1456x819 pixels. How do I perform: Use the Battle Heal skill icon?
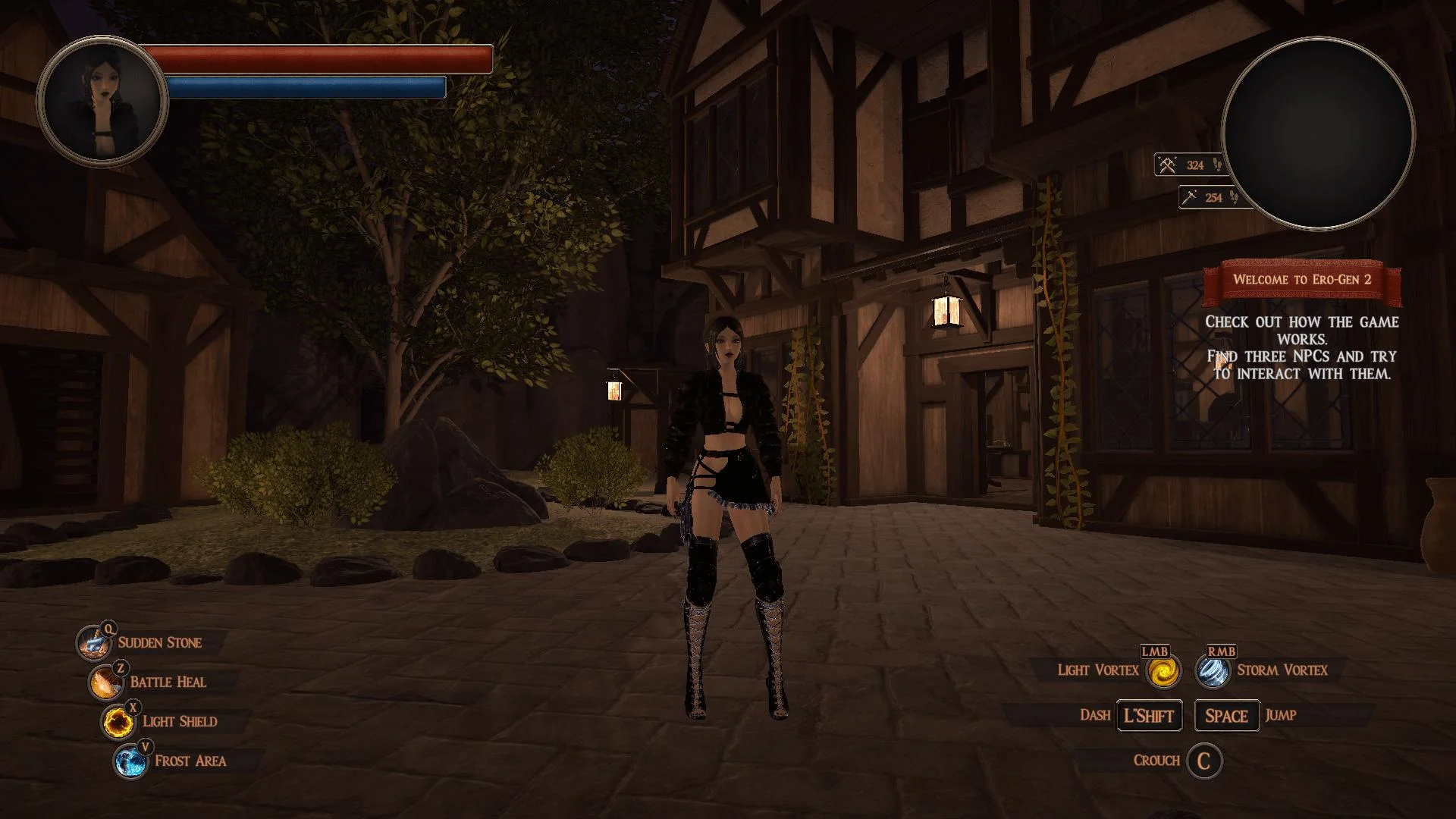point(105,683)
